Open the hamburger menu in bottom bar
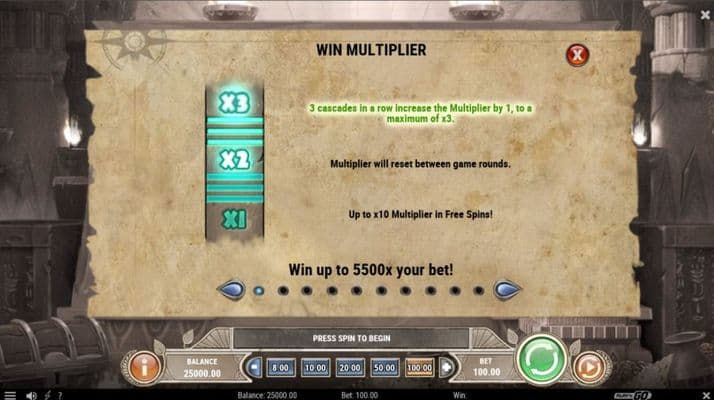The image size is (714, 400). coord(11,395)
